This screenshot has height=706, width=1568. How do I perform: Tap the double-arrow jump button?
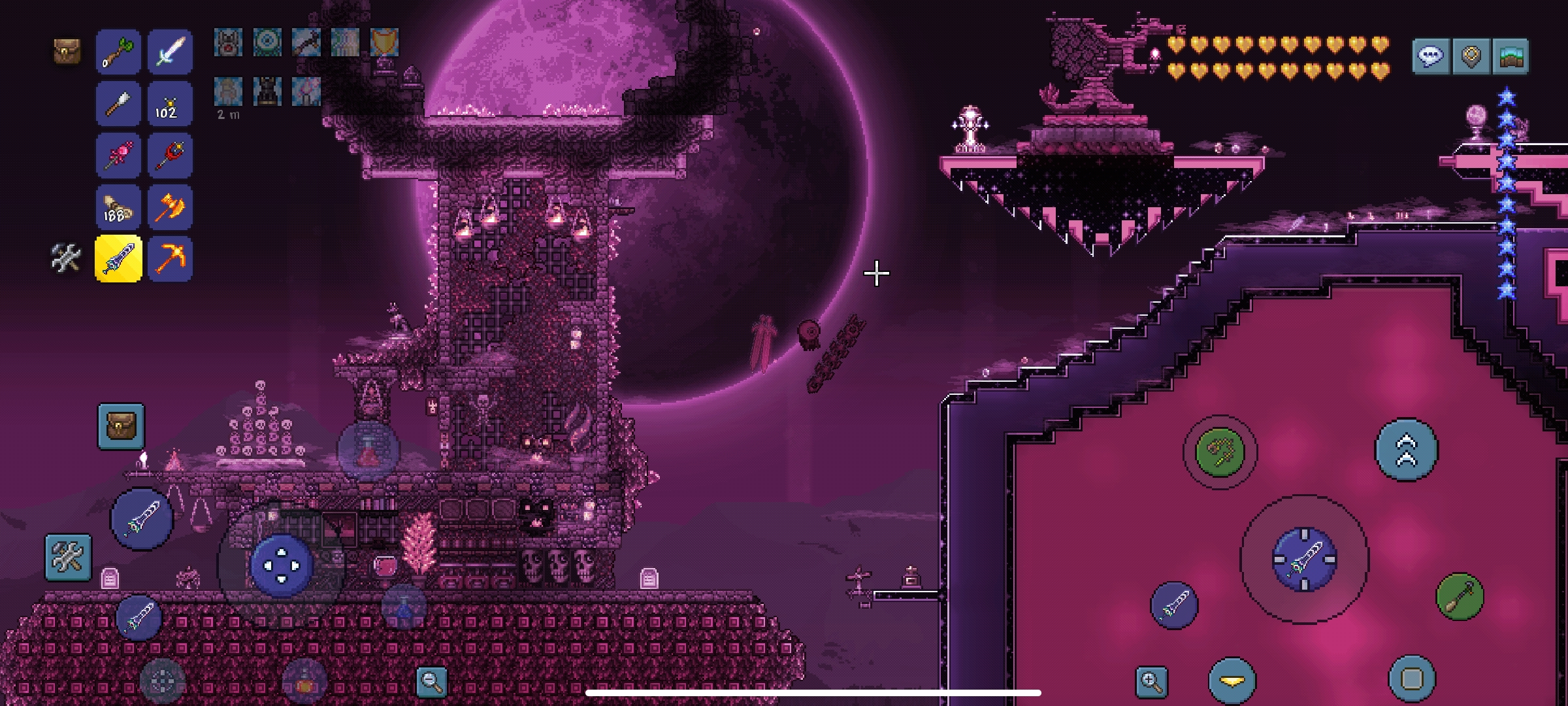[x=1406, y=450]
